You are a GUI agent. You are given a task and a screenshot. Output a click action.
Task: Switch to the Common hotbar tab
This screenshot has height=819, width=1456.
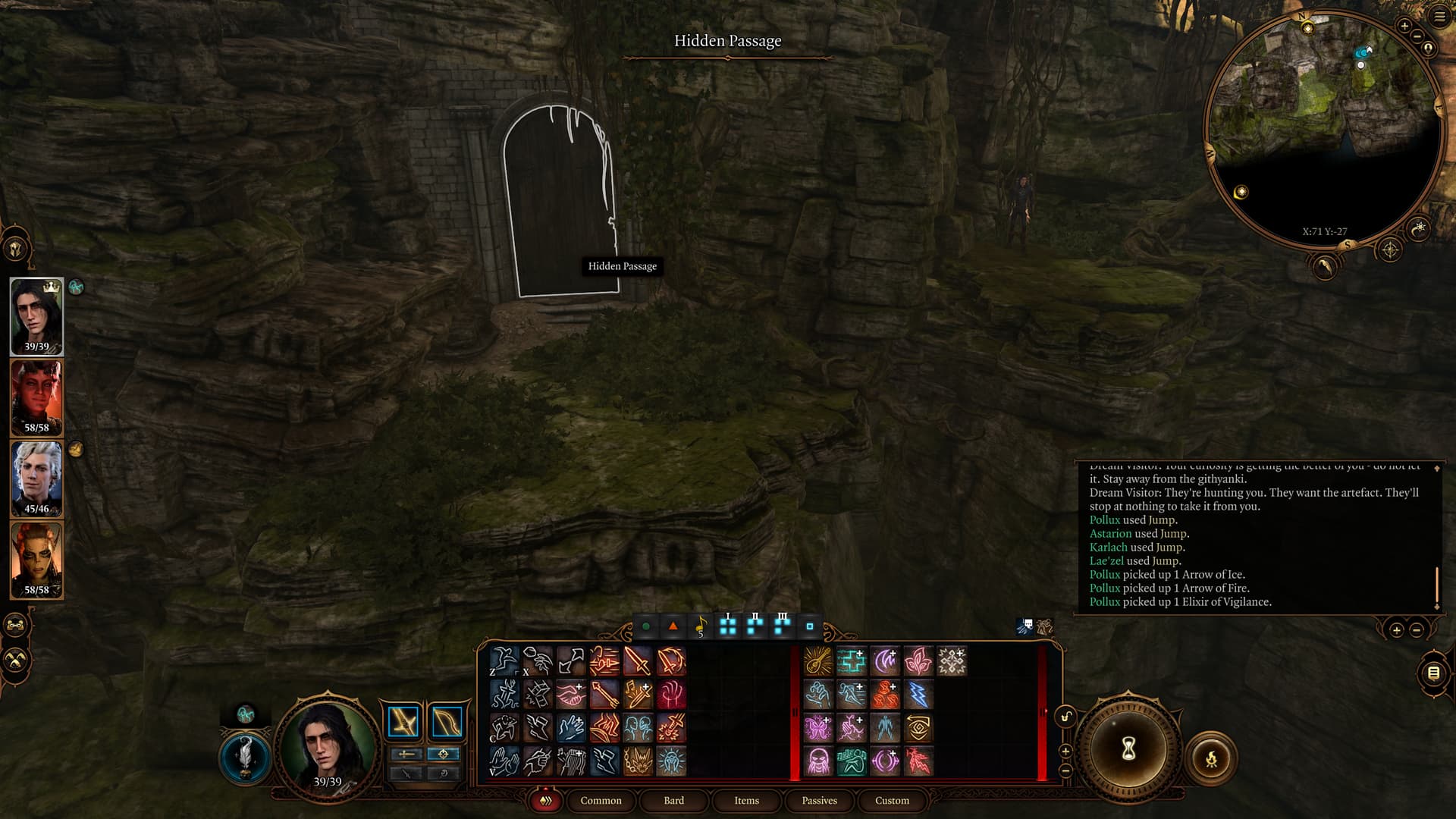pos(601,801)
